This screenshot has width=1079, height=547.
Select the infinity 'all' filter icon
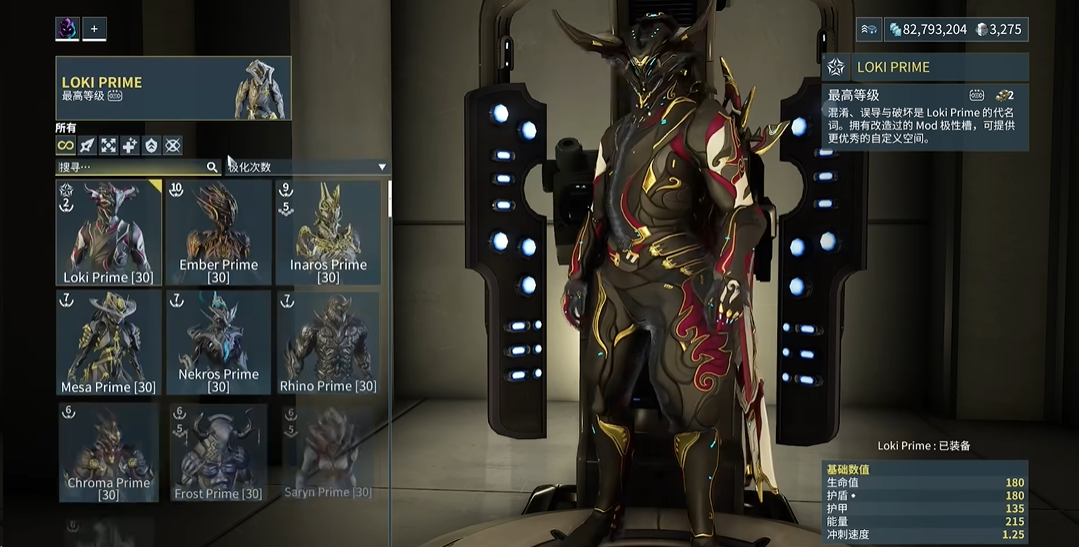click(x=65, y=146)
